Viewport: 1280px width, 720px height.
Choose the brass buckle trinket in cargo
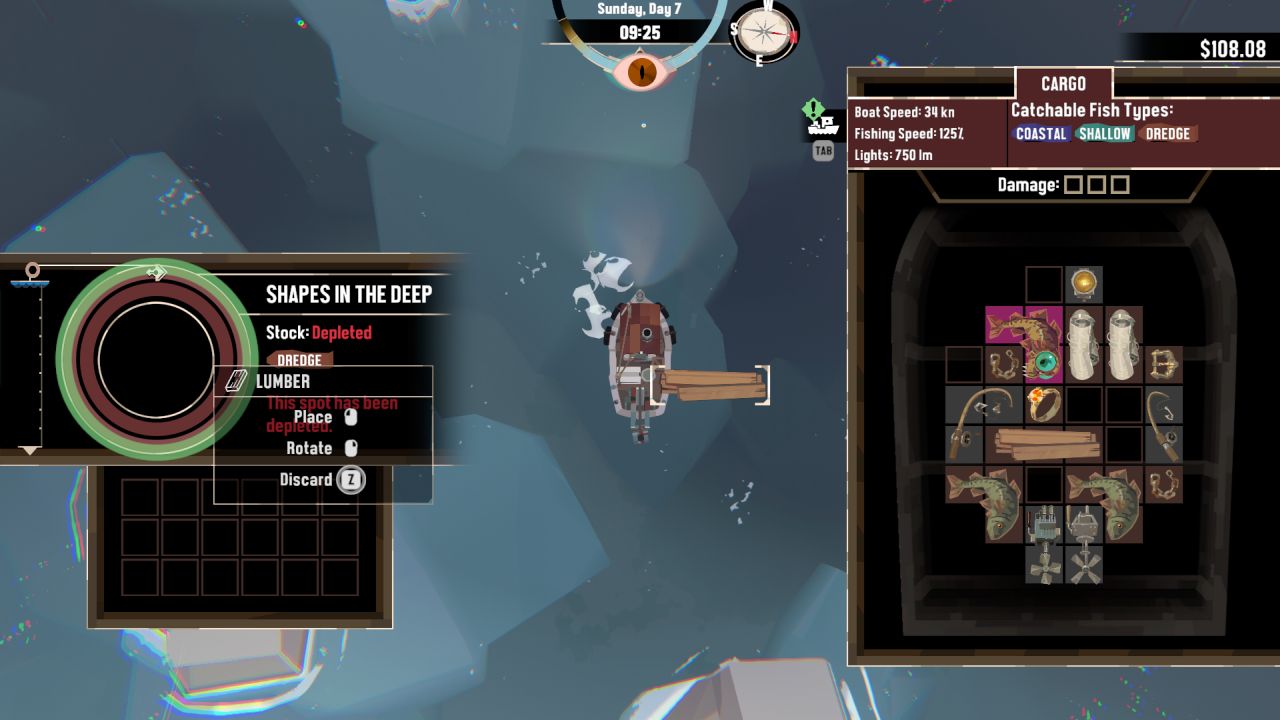click(x=1163, y=364)
